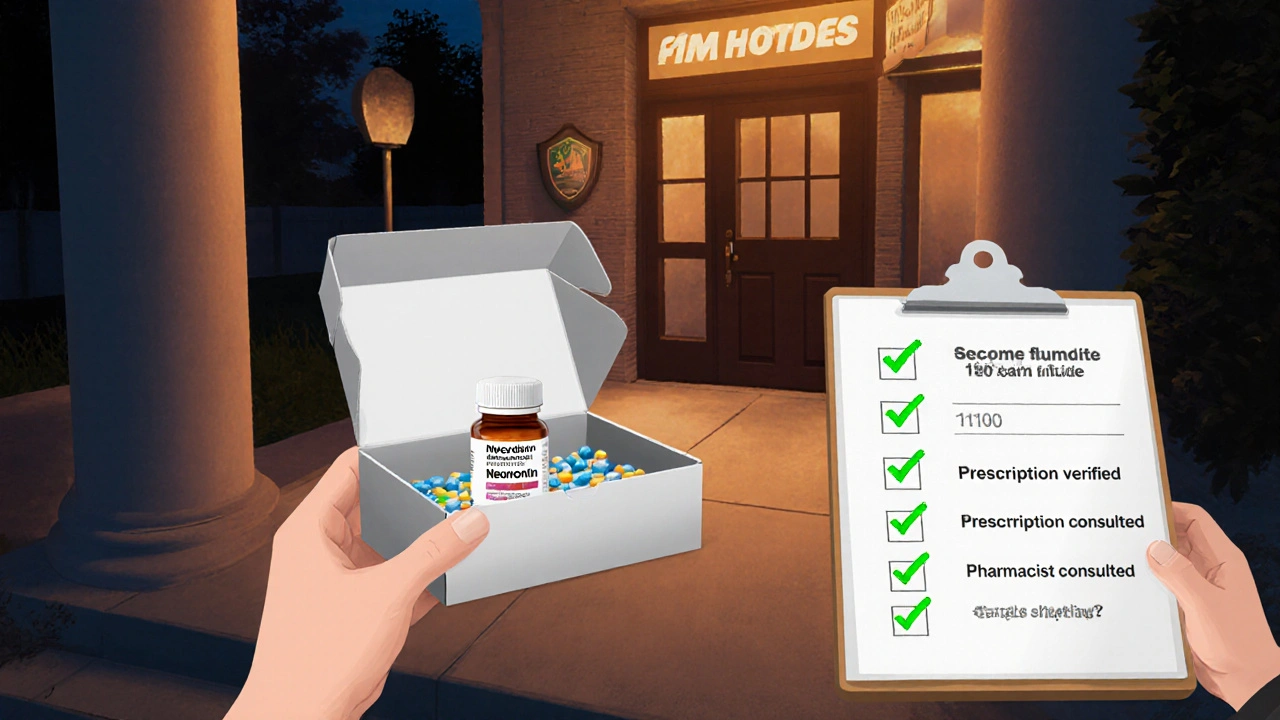The width and height of the screenshot is (1280, 720).
Task: Toggle the Pharmacist consulted checkbox
Action: coord(907,573)
